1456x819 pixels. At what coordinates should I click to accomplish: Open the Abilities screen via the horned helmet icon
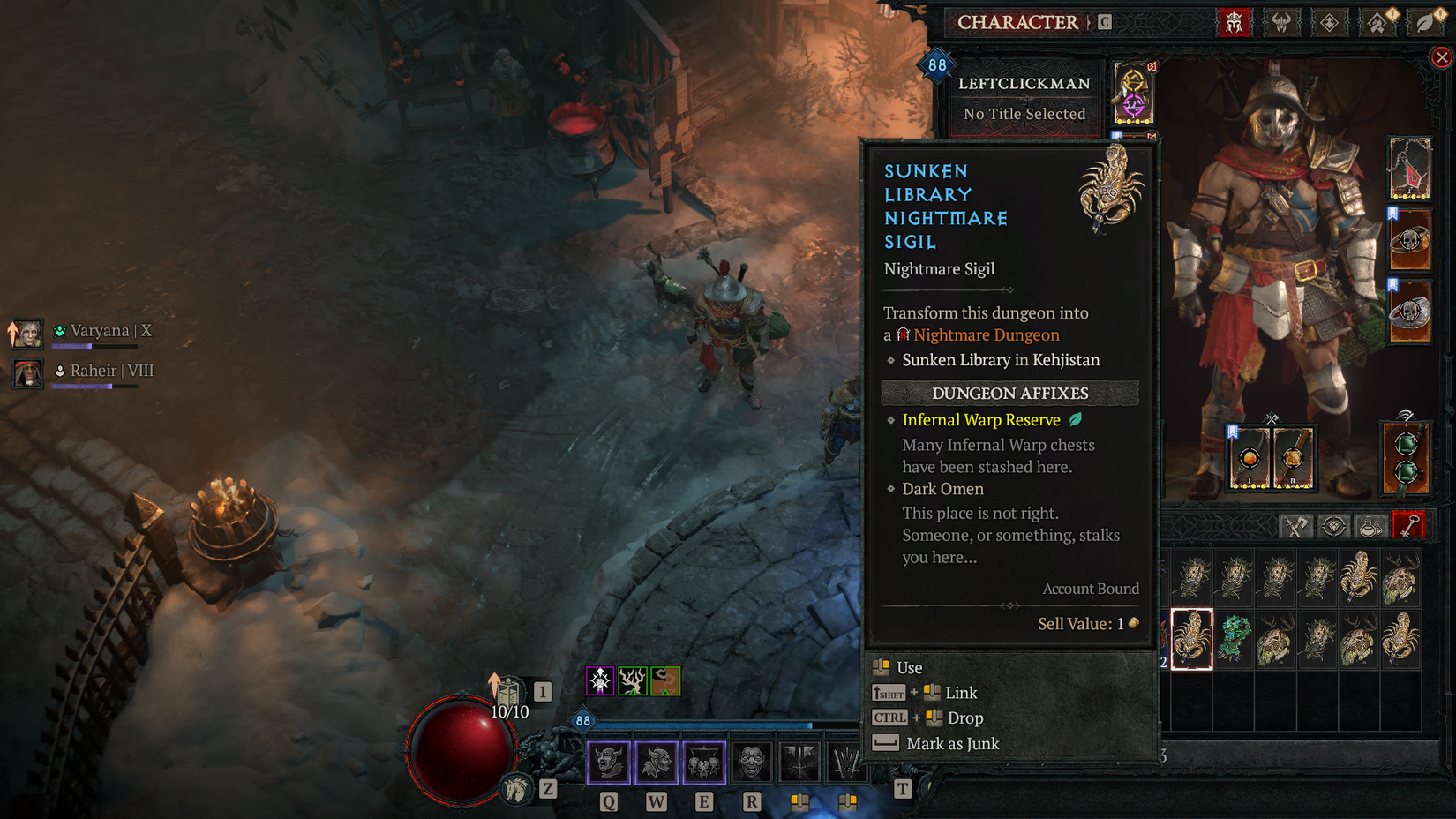click(x=1282, y=23)
